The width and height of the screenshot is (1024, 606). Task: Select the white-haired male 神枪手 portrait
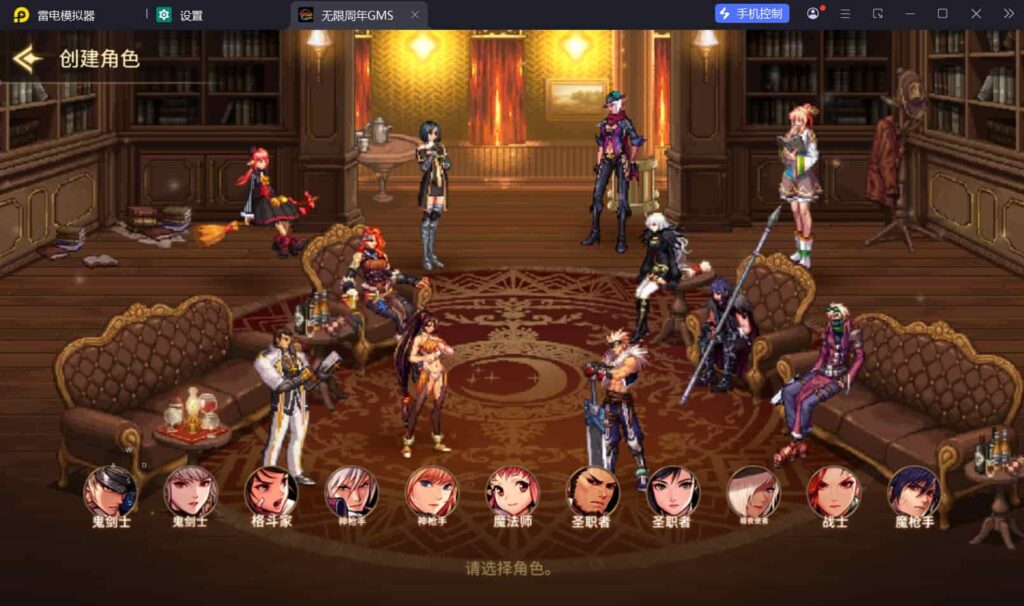(x=351, y=492)
